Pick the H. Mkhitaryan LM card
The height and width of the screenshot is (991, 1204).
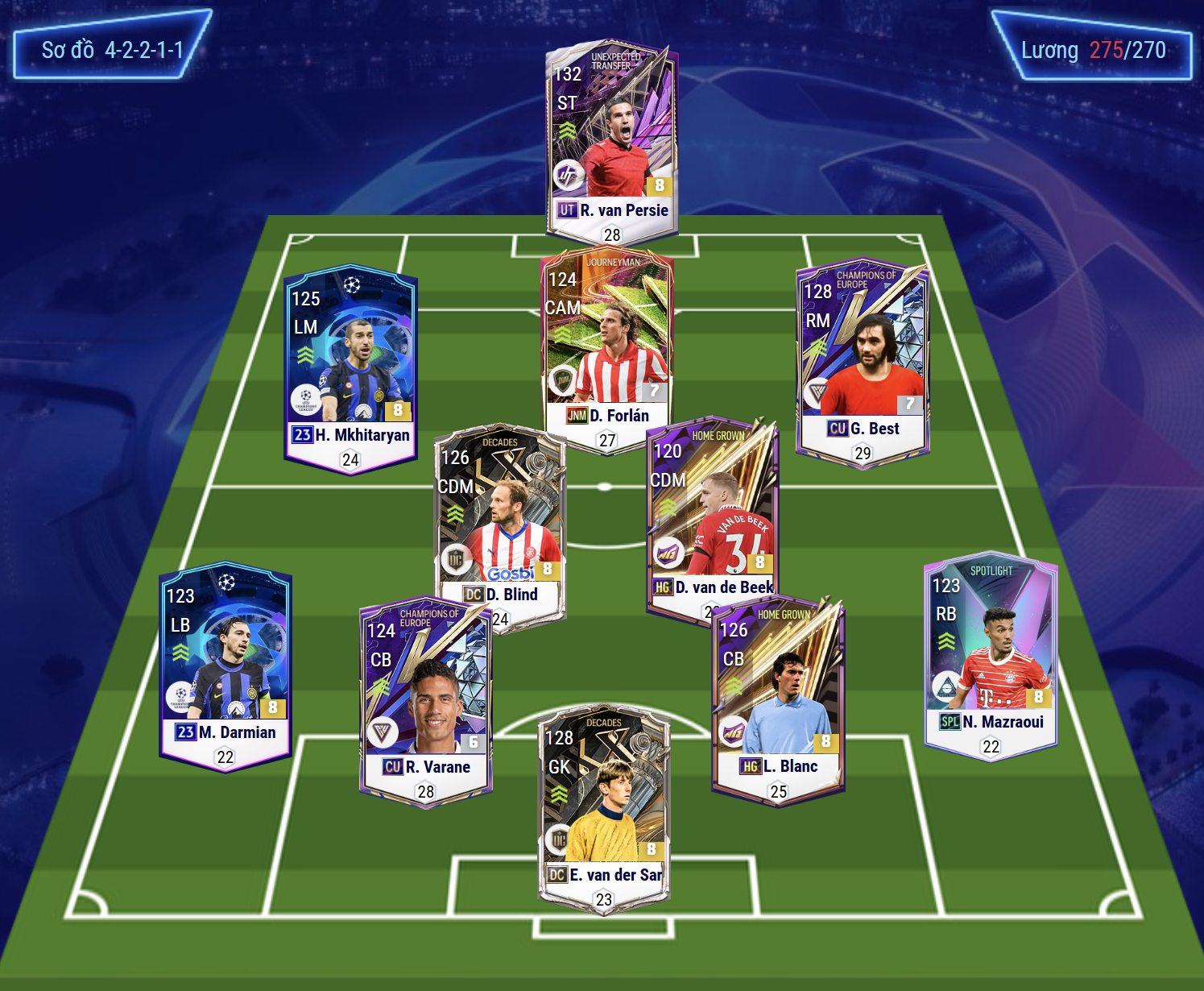coord(350,367)
